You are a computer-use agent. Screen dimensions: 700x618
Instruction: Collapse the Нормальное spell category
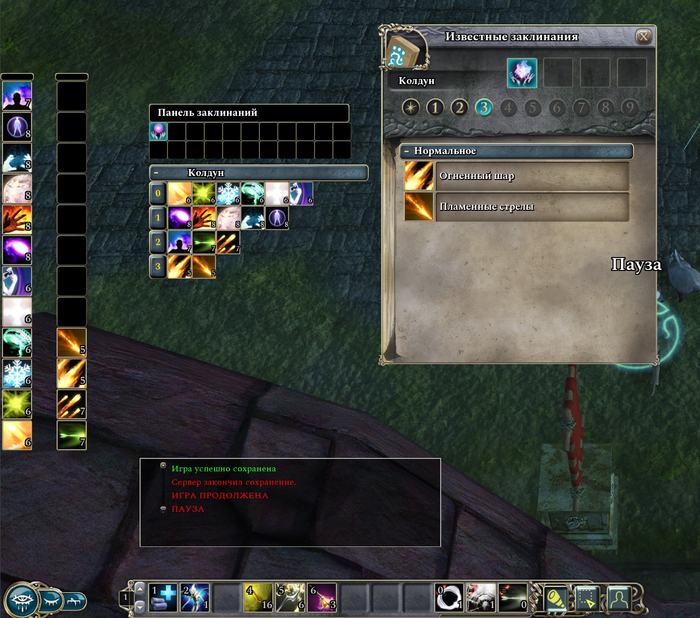[408, 151]
